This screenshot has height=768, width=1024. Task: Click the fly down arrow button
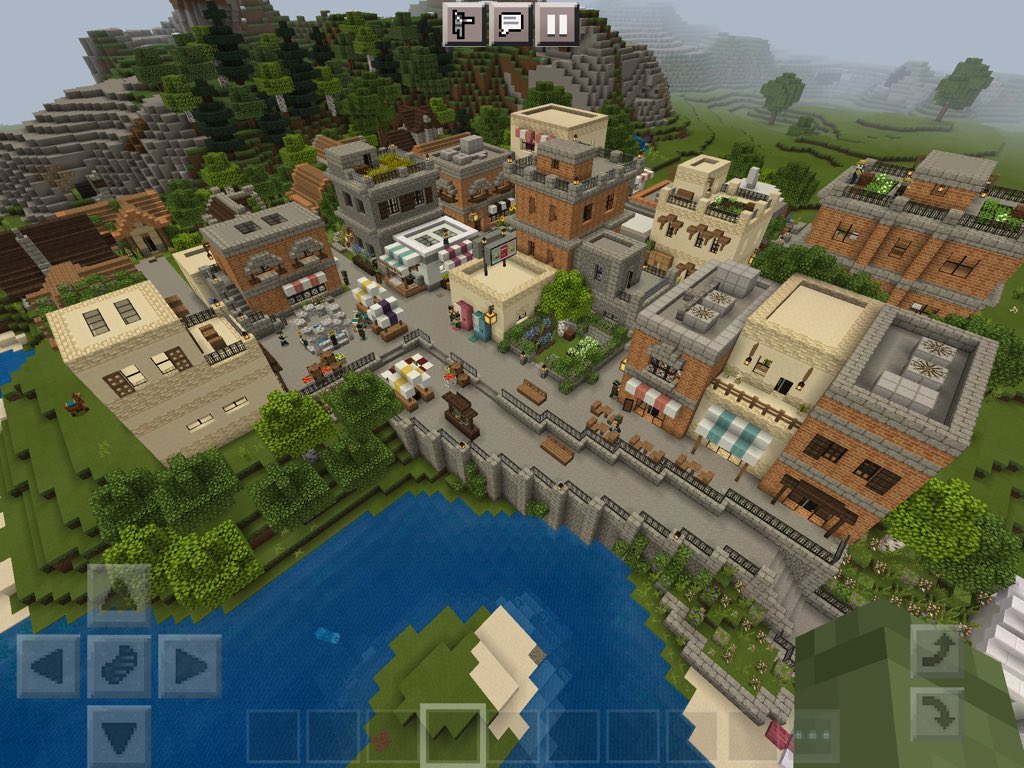[937, 713]
